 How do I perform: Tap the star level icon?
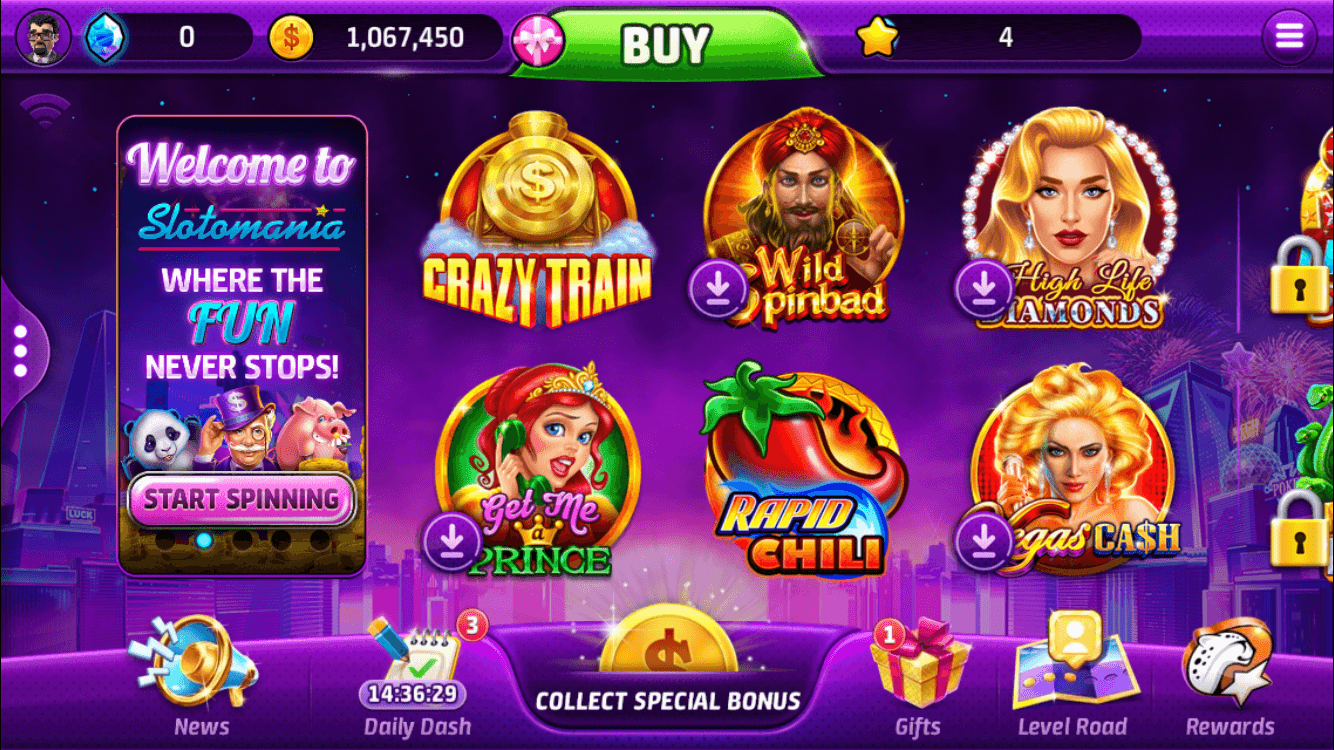pyautogui.click(x=877, y=36)
